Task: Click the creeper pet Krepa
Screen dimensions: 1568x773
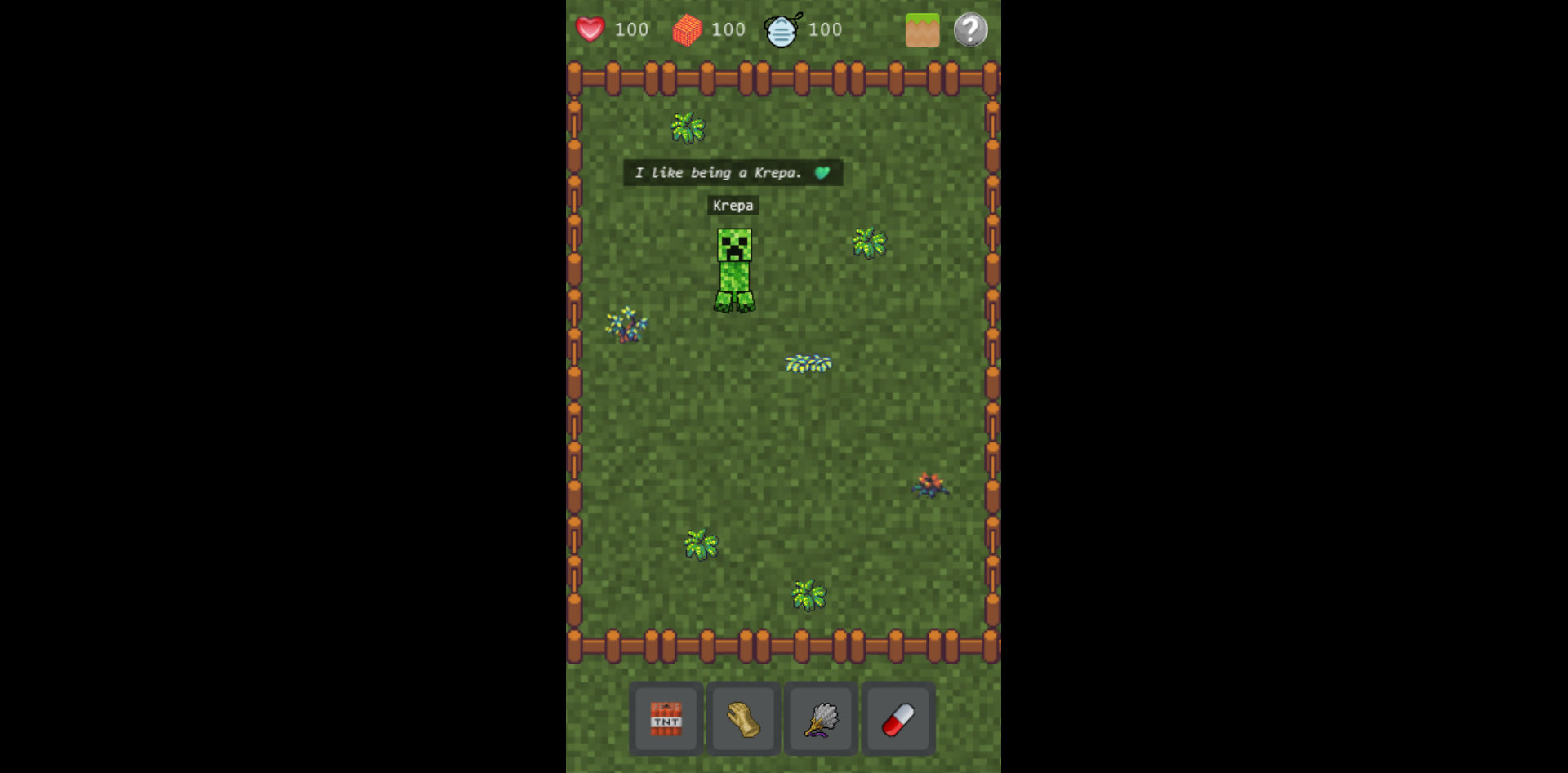Action: pos(733,269)
